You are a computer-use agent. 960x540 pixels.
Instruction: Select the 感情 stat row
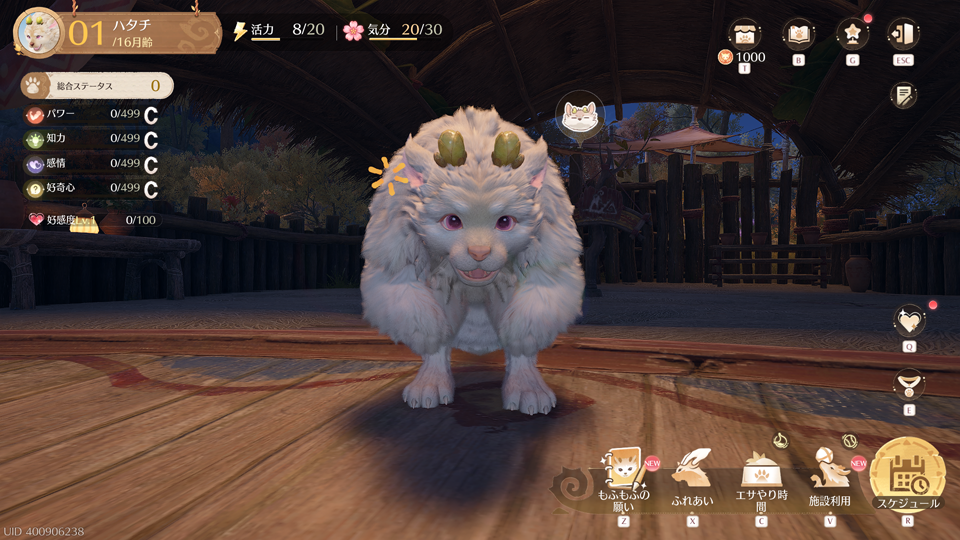[92, 164]
